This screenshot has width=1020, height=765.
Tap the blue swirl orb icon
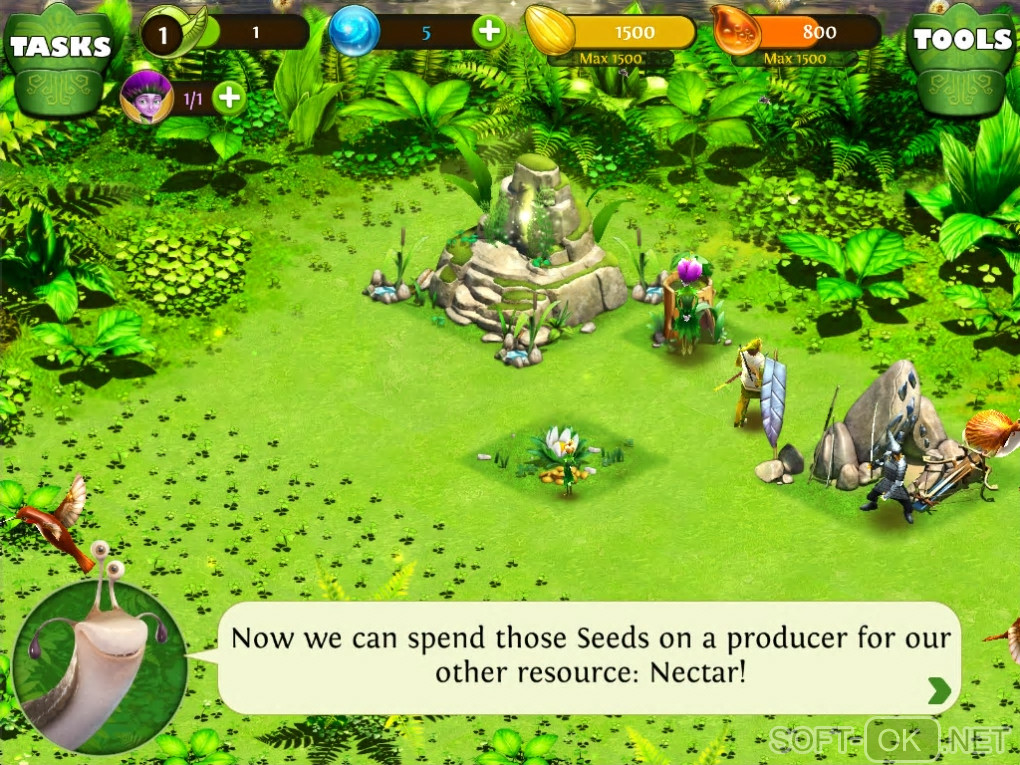coord(355,31)
